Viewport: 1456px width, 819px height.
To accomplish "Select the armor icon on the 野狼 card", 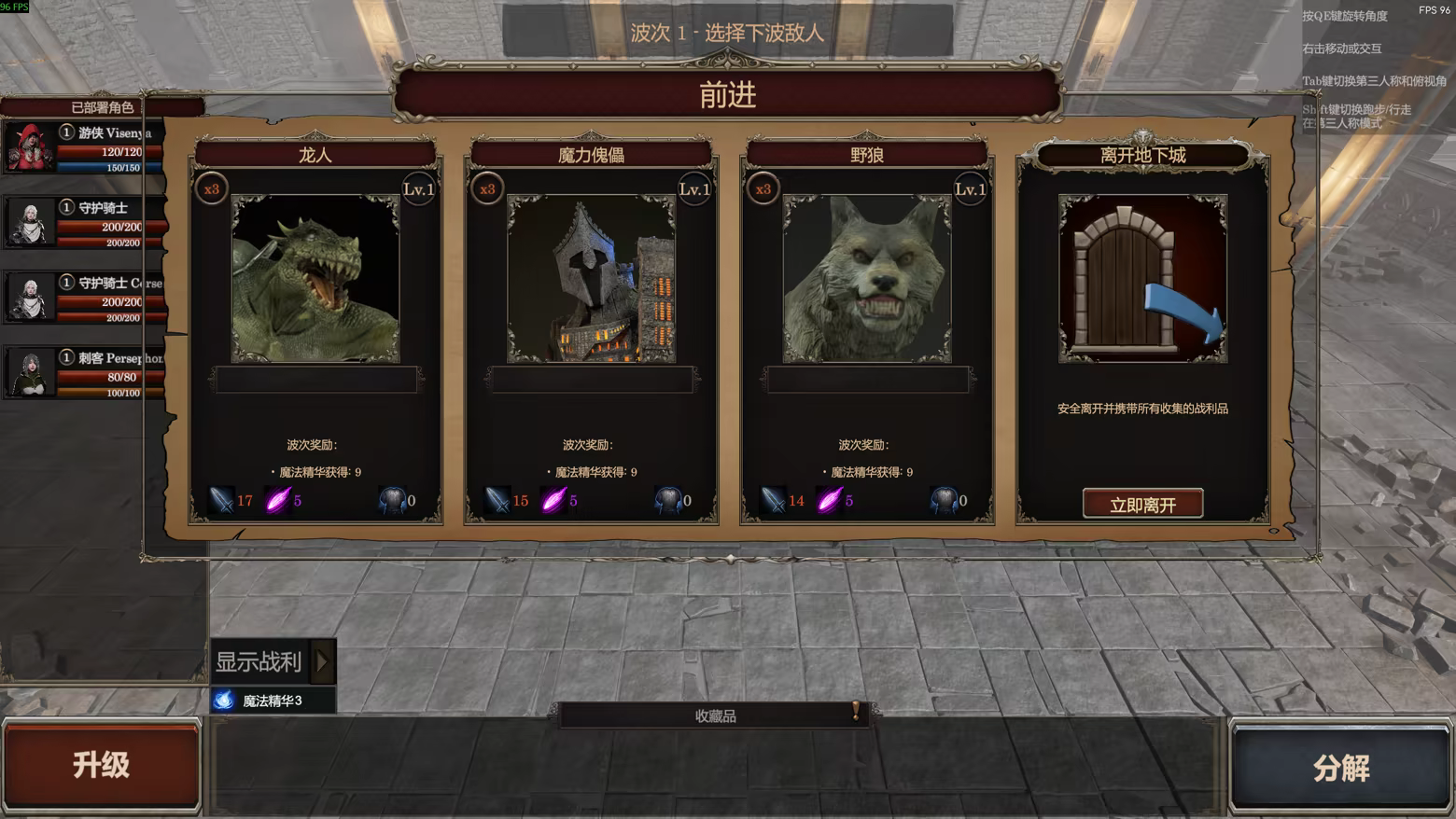I will tap(945, 498).
